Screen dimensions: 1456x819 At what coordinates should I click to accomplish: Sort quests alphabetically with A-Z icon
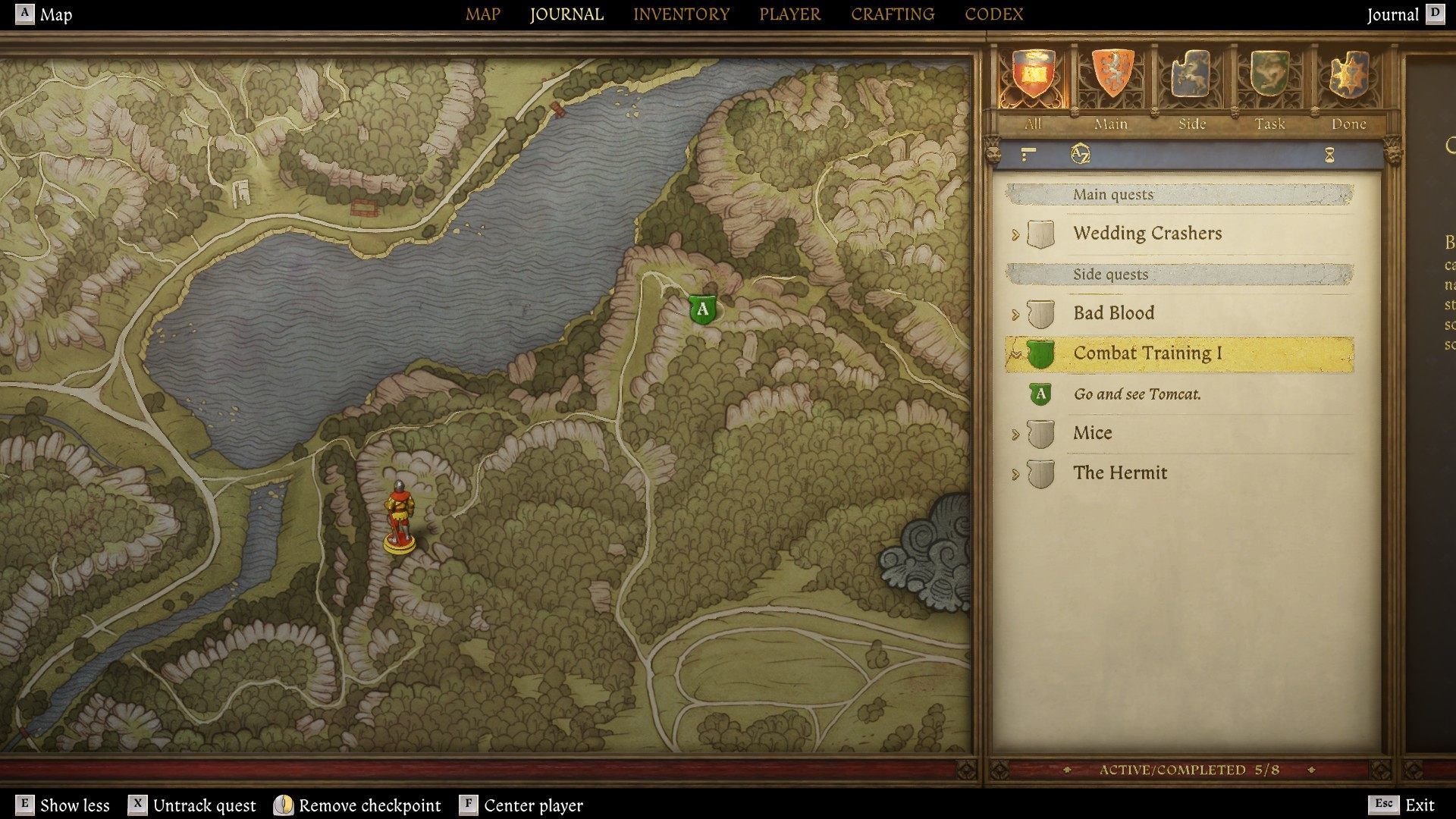[1080, 155]
